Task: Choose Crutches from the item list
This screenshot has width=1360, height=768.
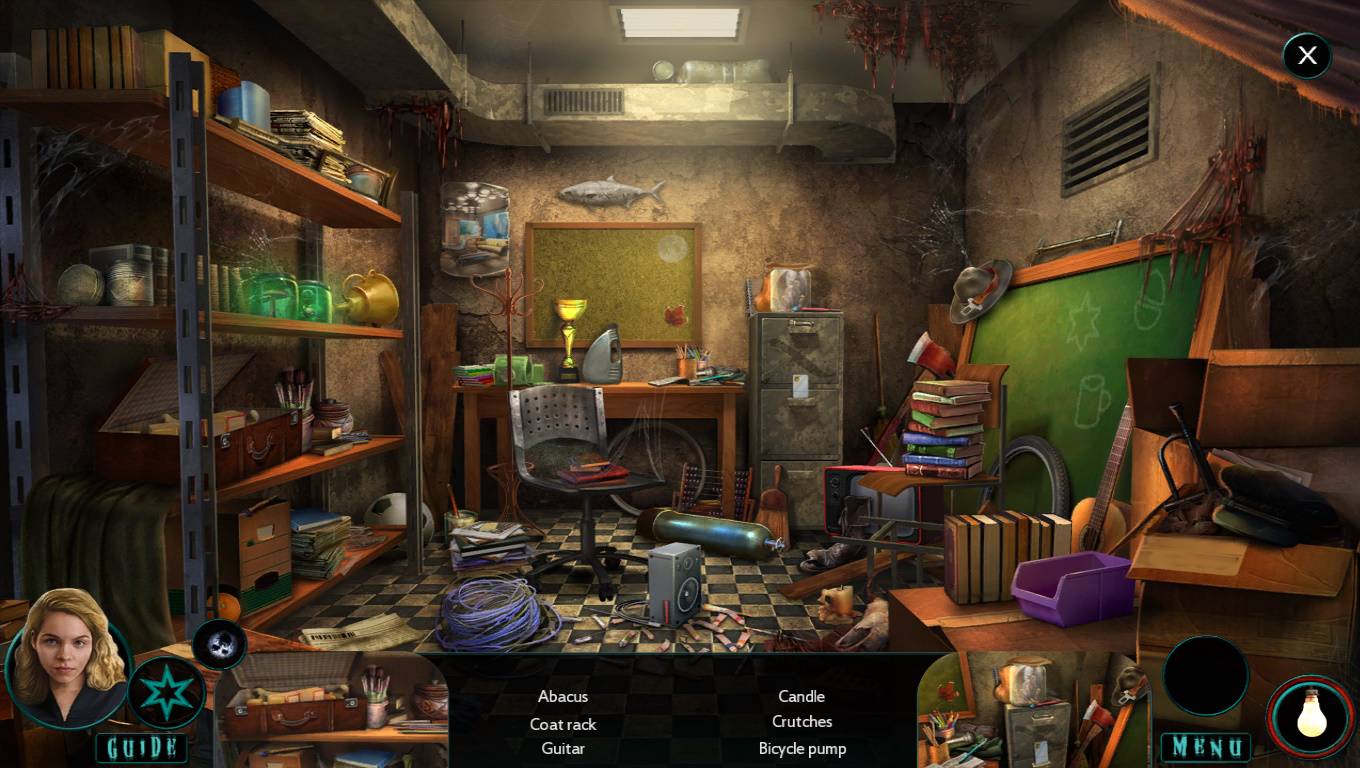Action: coord(802,721)
